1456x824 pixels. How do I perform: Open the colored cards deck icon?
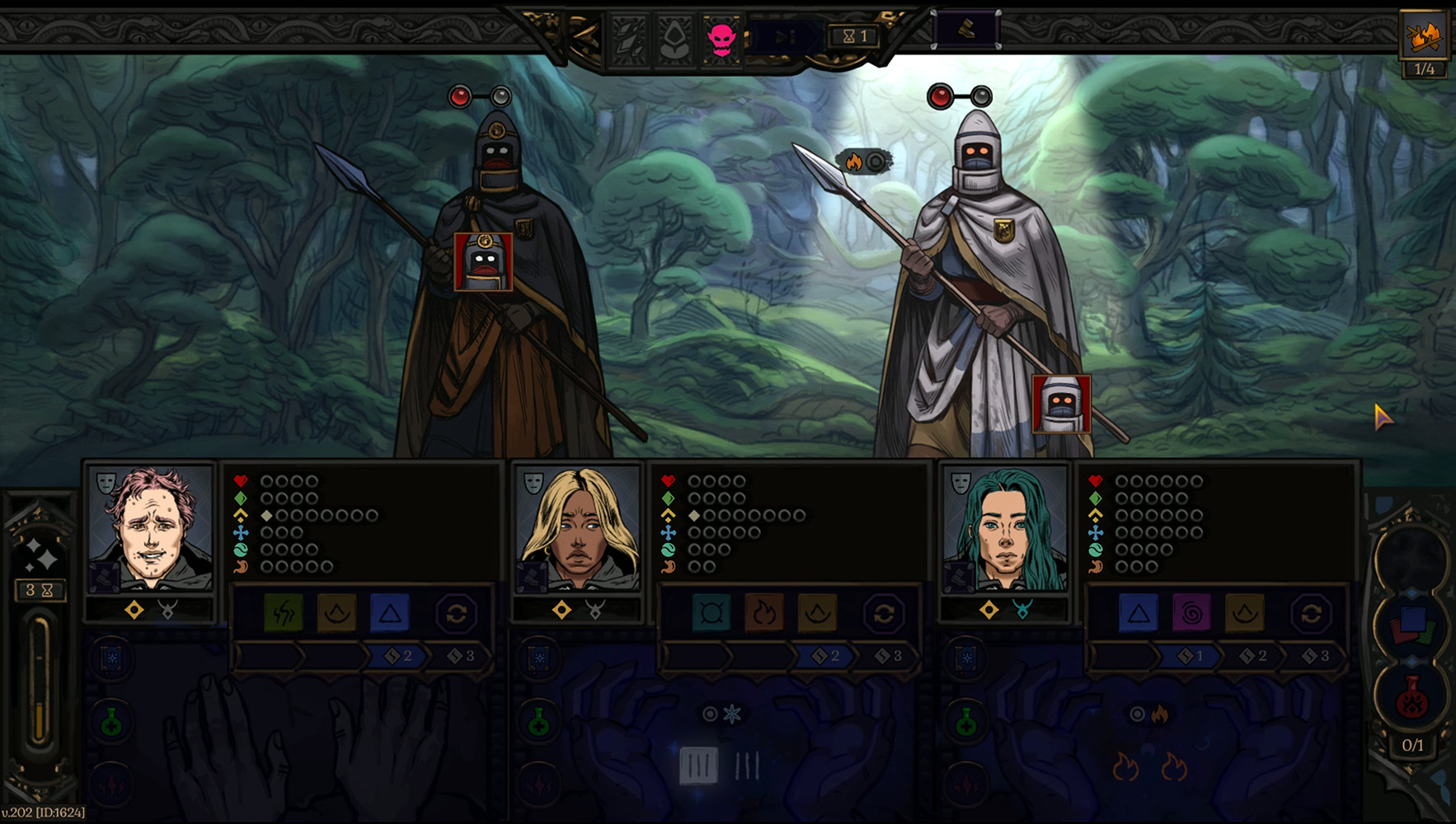pyautogui.click(x=1411, y=626)
